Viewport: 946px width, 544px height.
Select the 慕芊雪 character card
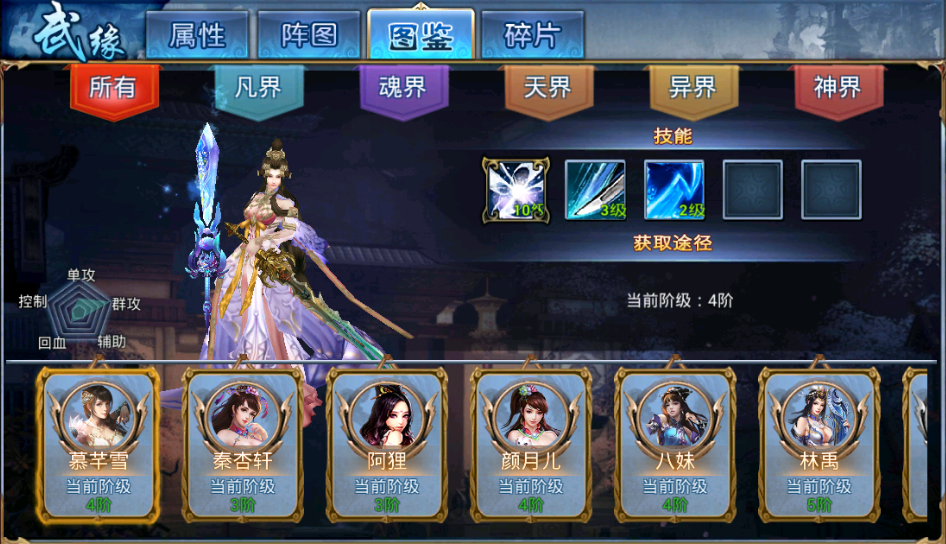click(98, 445)
